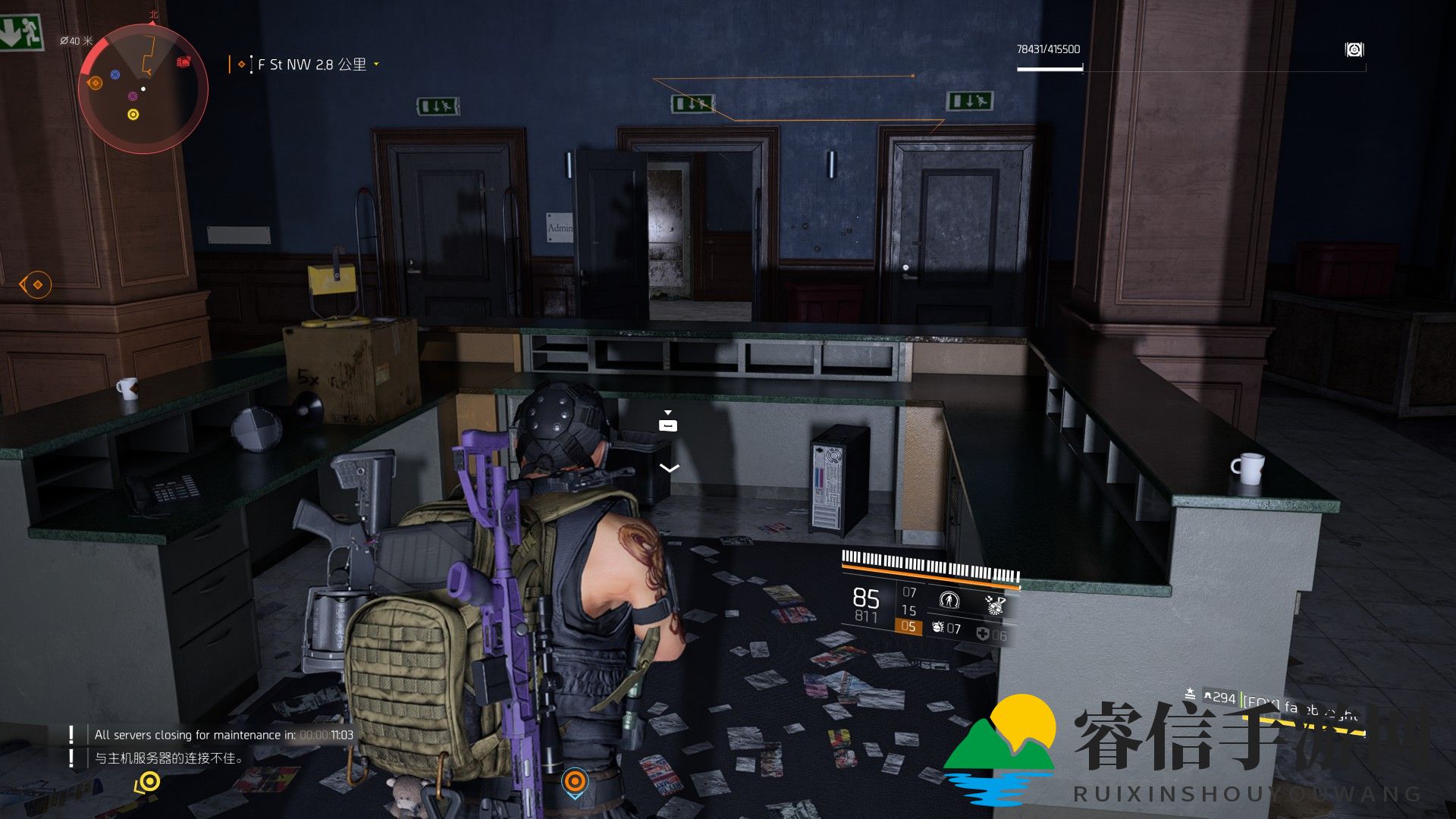Open the circular minimap

(x=143, y=88)
